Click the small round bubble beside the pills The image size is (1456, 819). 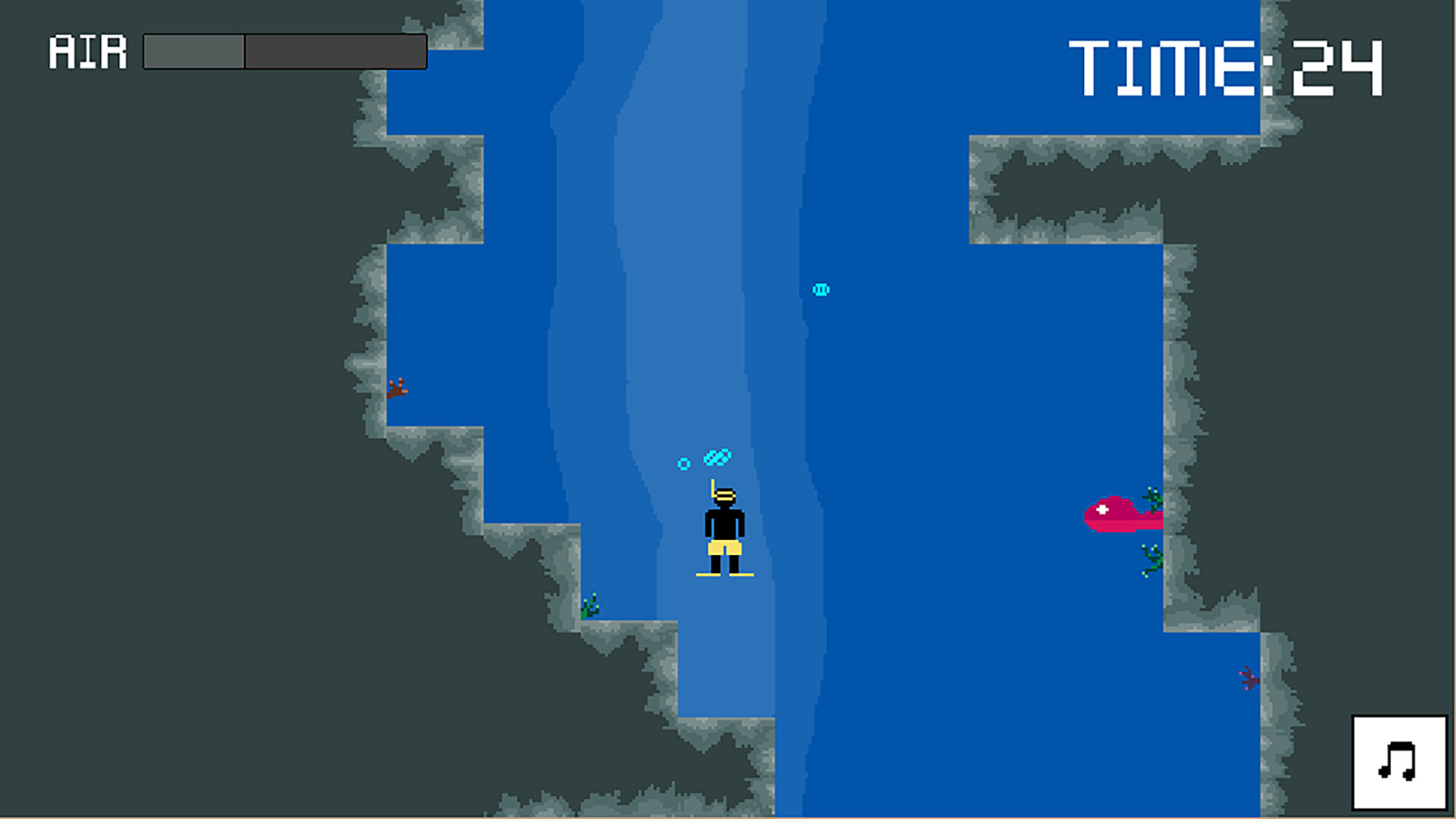tap(683, 462)
